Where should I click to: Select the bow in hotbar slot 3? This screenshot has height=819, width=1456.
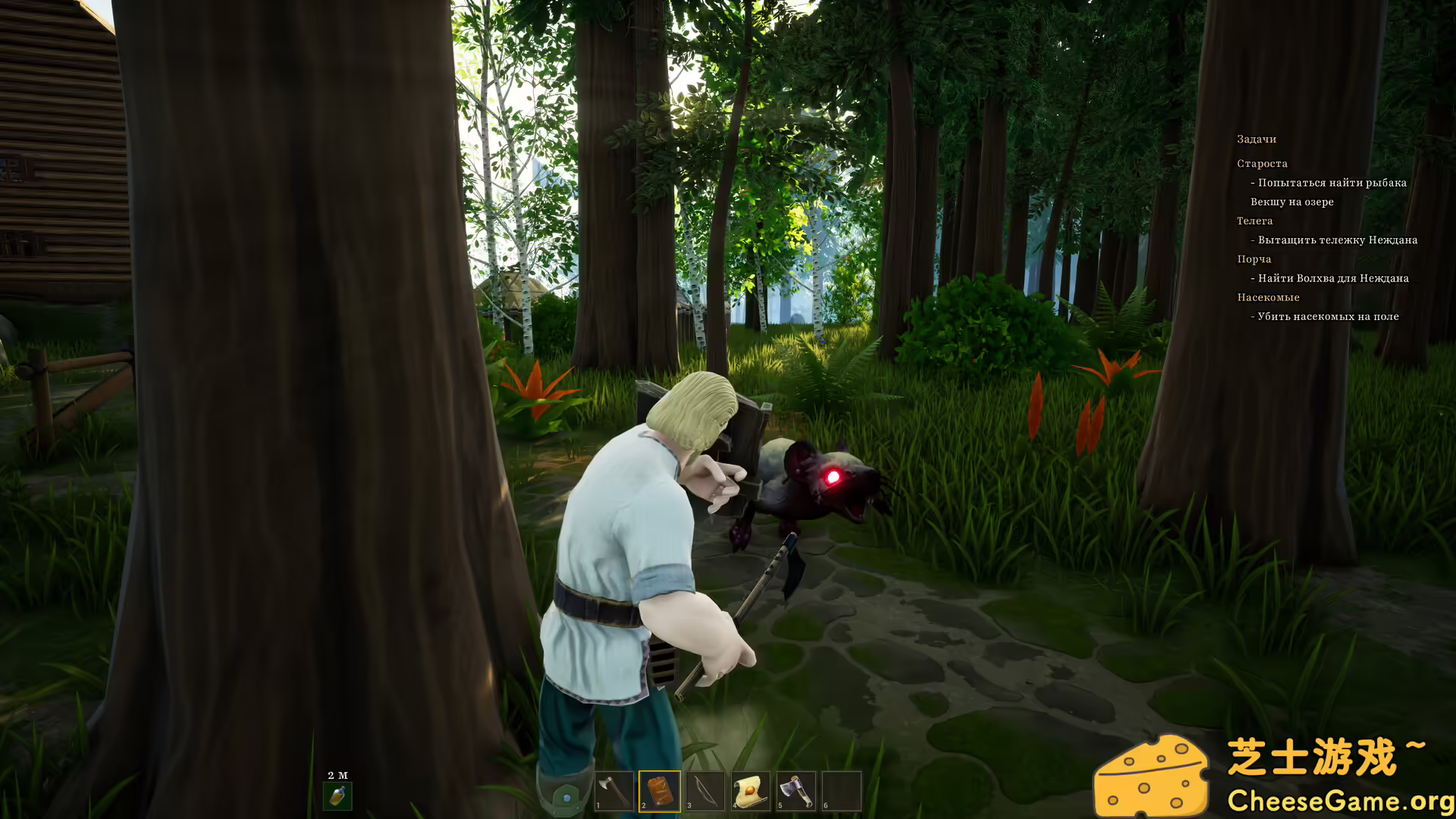704,789
